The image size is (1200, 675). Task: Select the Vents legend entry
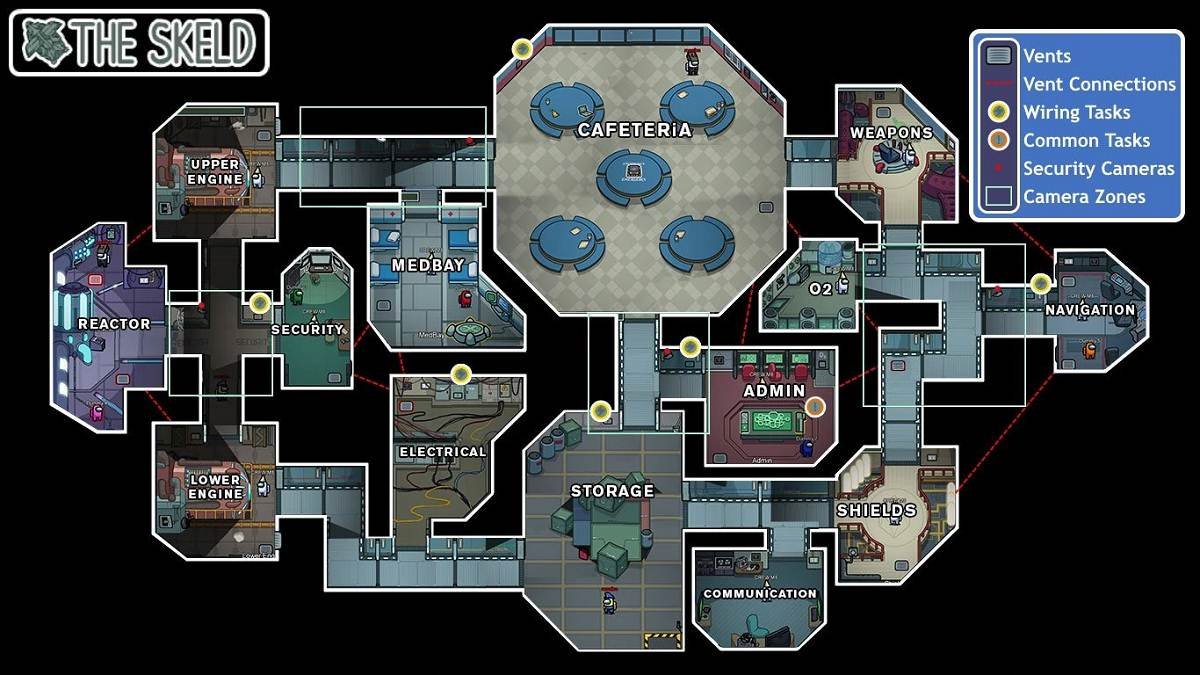[x=1046, y=57]
